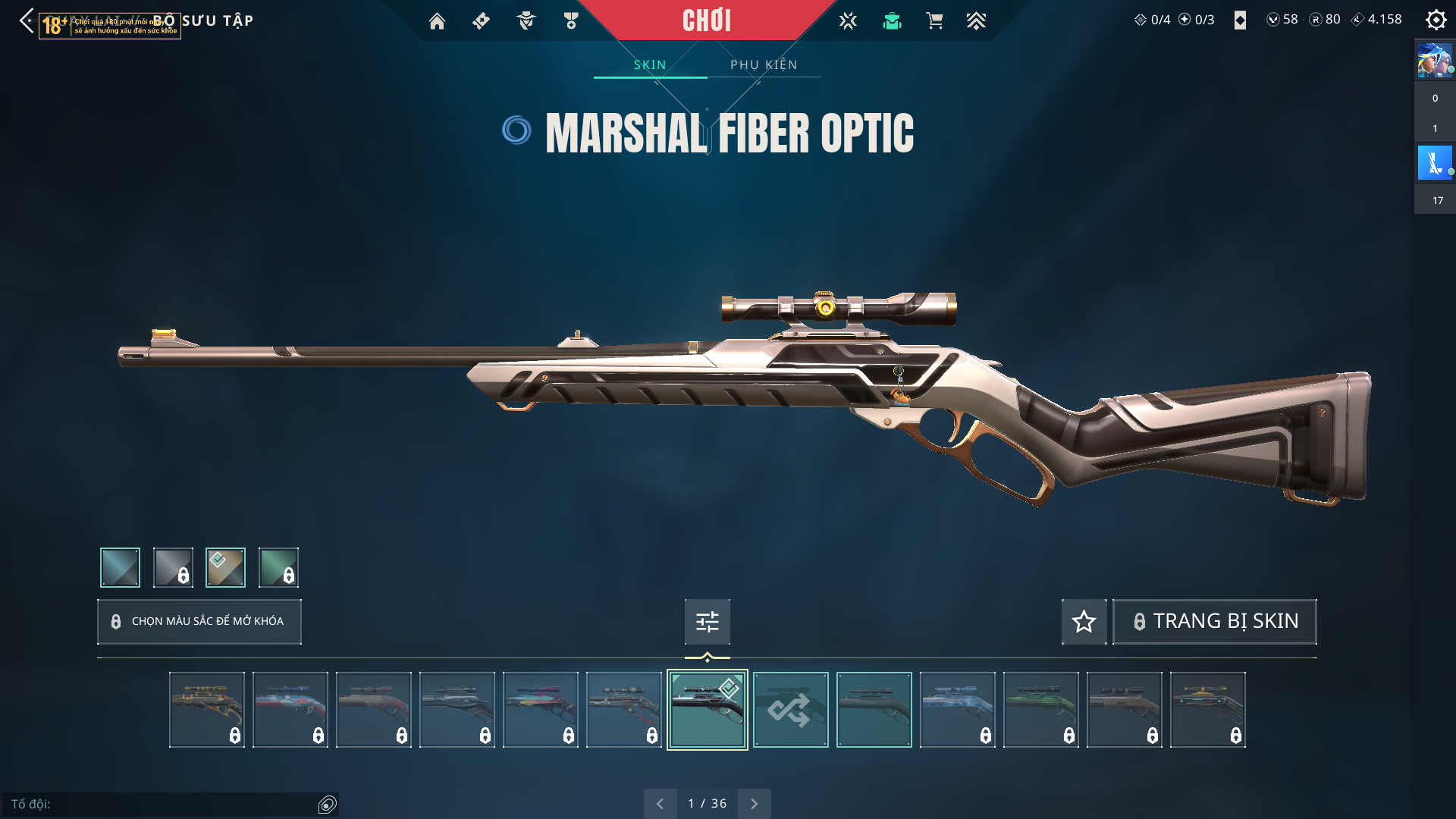Switch to the PHỤ KIỆN tab

click(x=764, y=65)
